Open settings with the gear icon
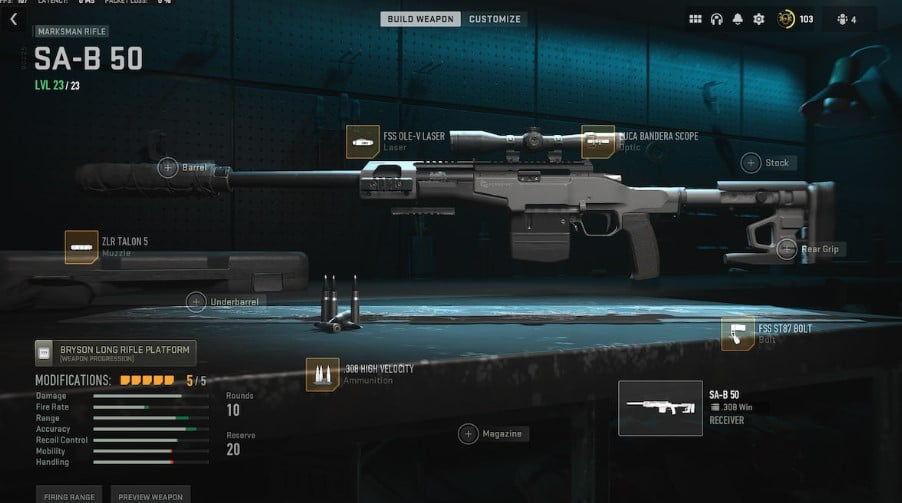This screenshot has width=902, height=503. pyautogui.click(x=758, y=19)
